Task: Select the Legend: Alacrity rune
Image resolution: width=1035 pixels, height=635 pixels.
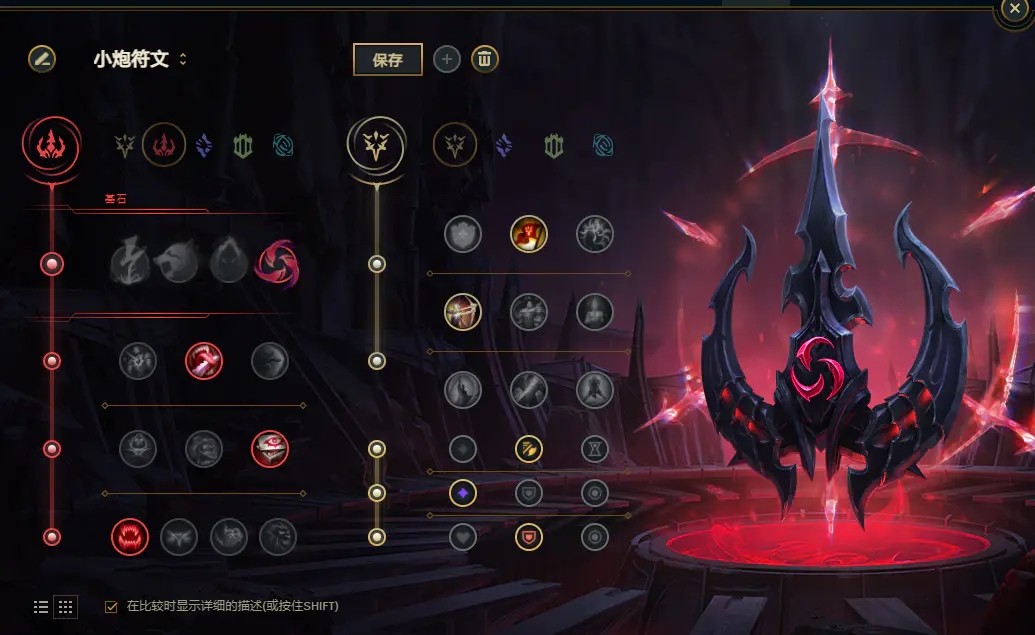Action: click(463, 312)
